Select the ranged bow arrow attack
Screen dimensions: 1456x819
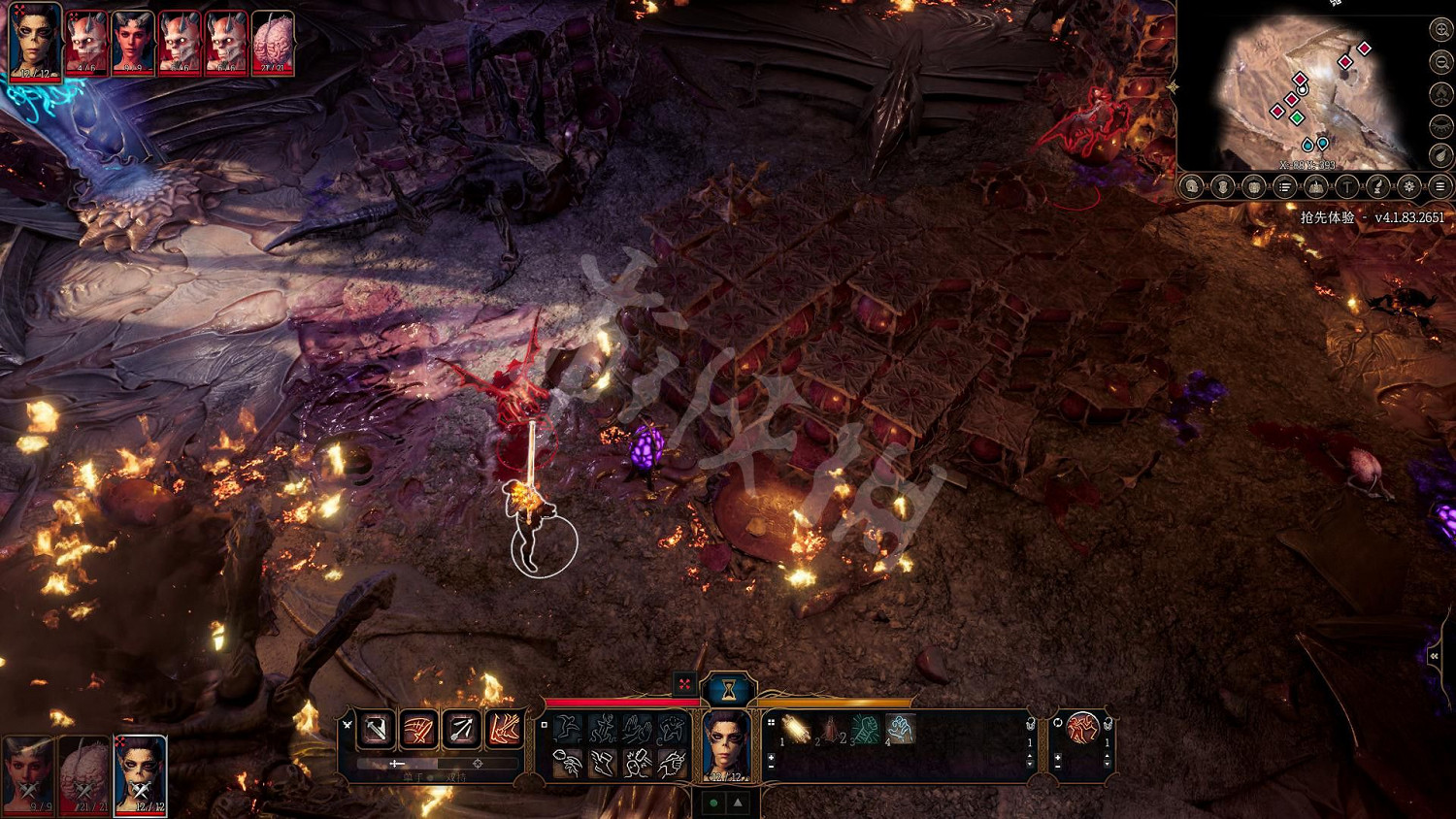462,729
